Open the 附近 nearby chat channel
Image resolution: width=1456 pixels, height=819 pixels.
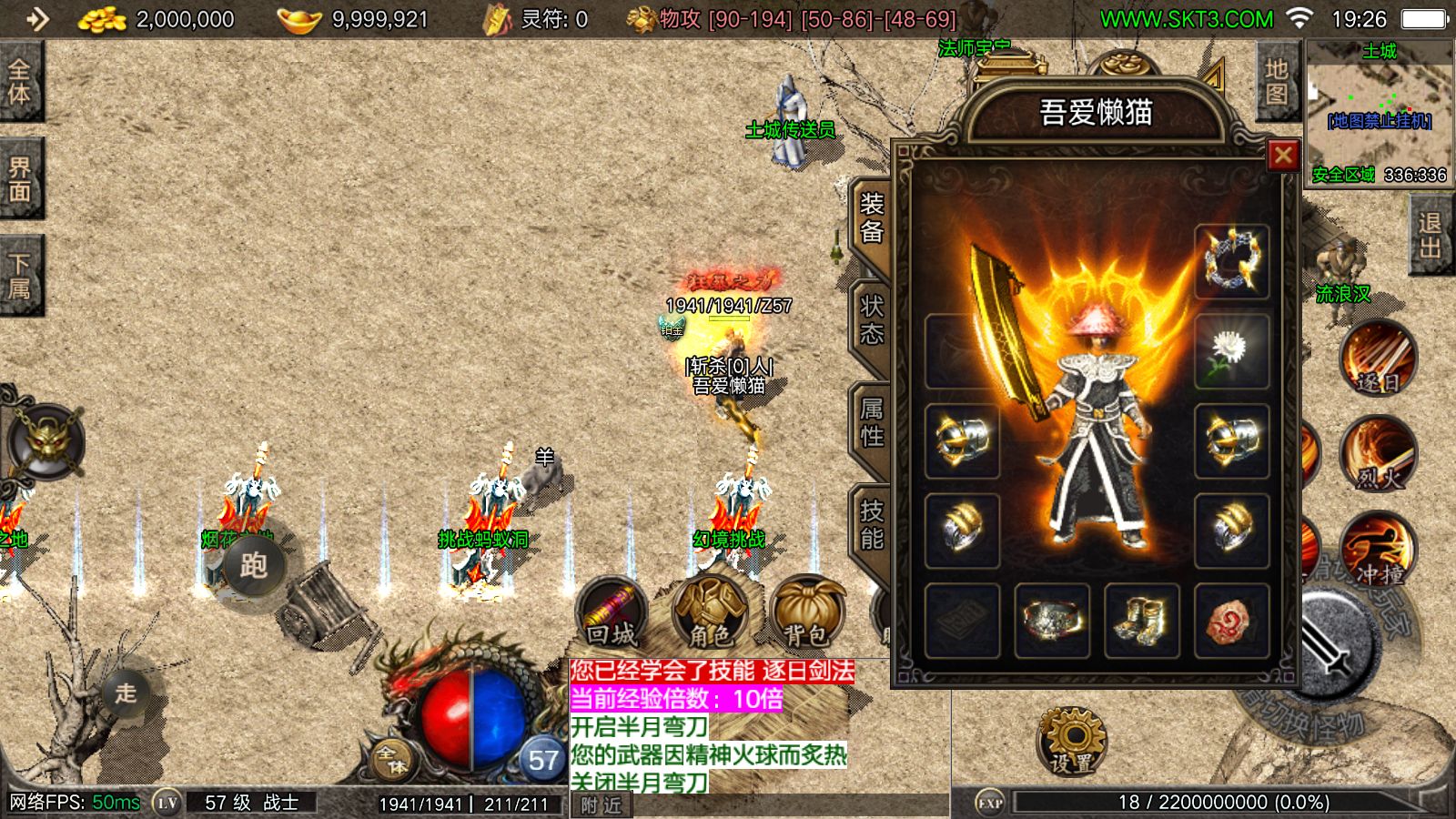tap(601, 805)
